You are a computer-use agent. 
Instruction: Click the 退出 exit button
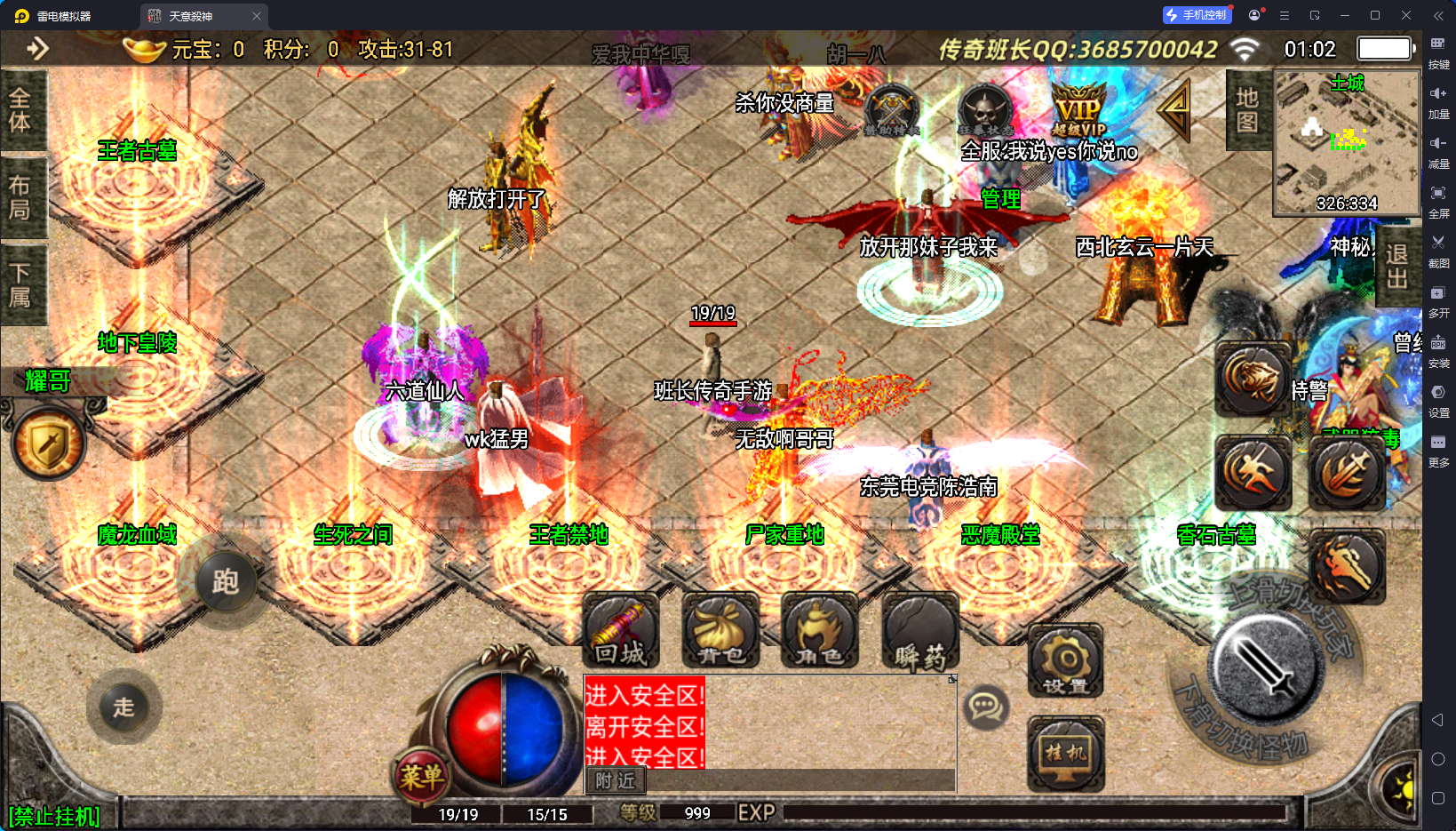pos(1396,267)
